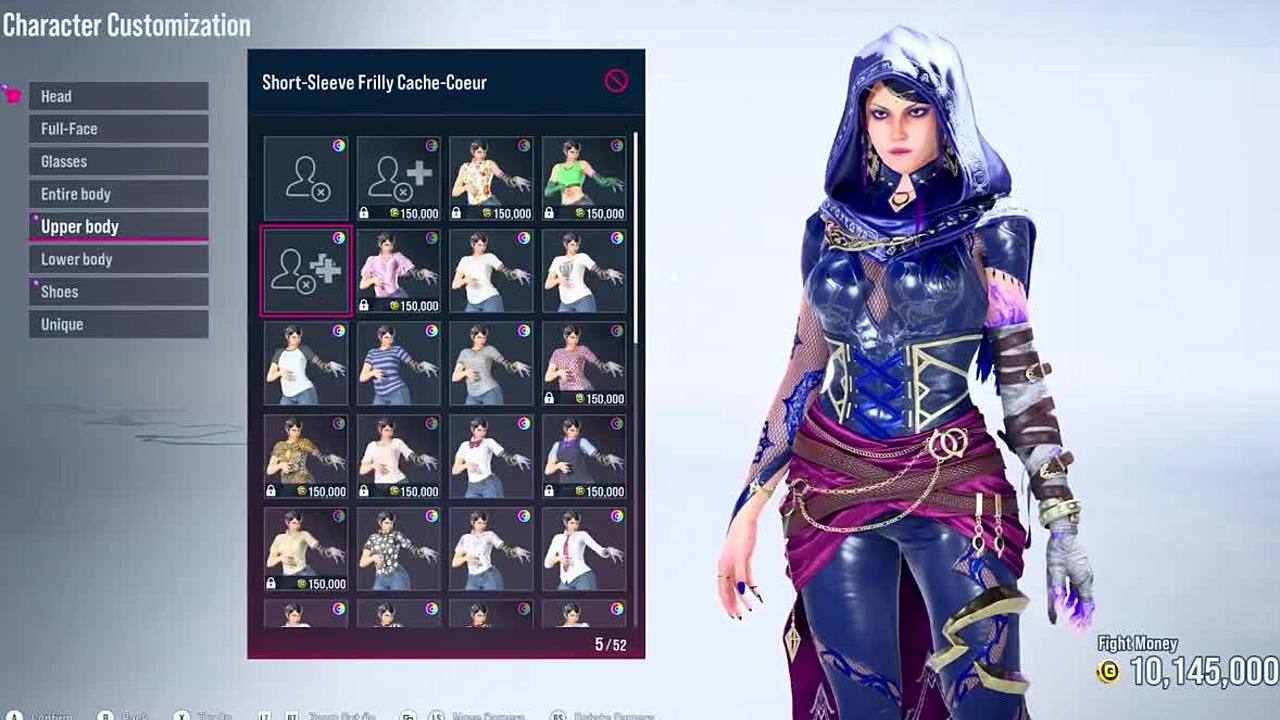Choose the Glasses category
This screenshot has height=720, width=1280.
[x=118, y=161]
